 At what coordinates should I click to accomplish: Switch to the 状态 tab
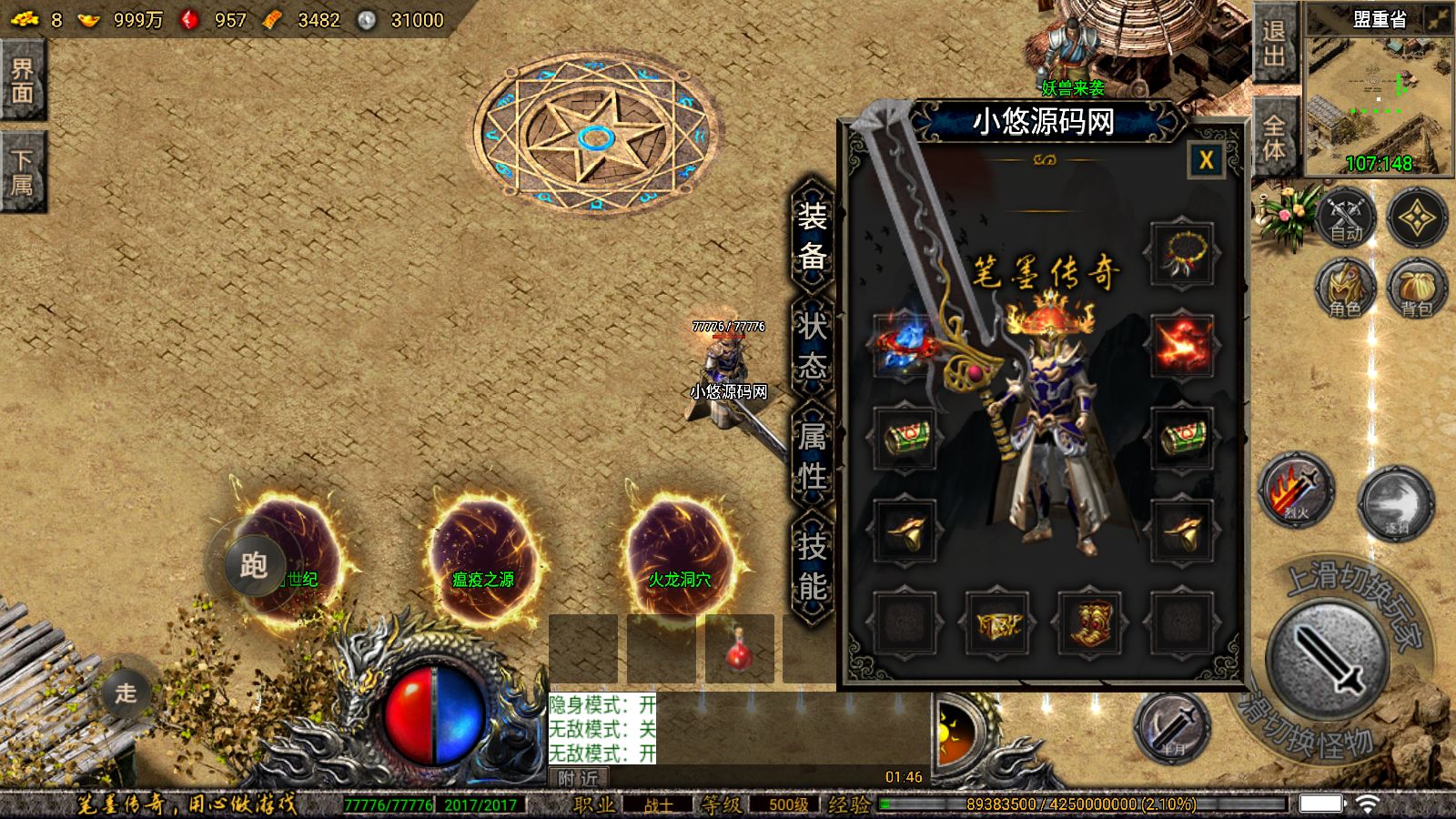pos(812,347)
